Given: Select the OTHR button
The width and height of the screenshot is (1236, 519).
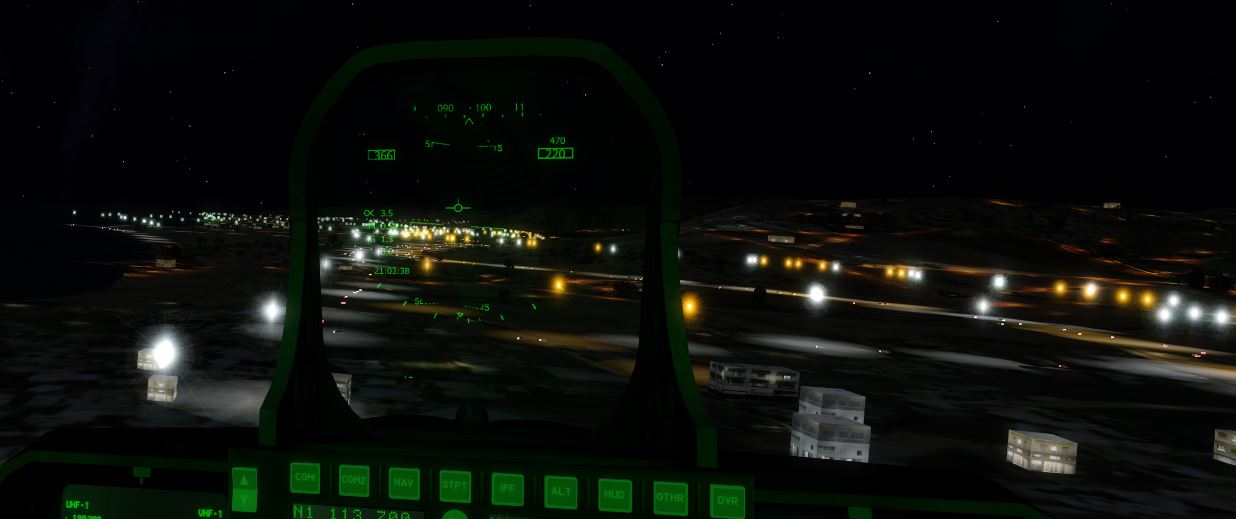Looking at the screenshot, I should tap(669, 497).
